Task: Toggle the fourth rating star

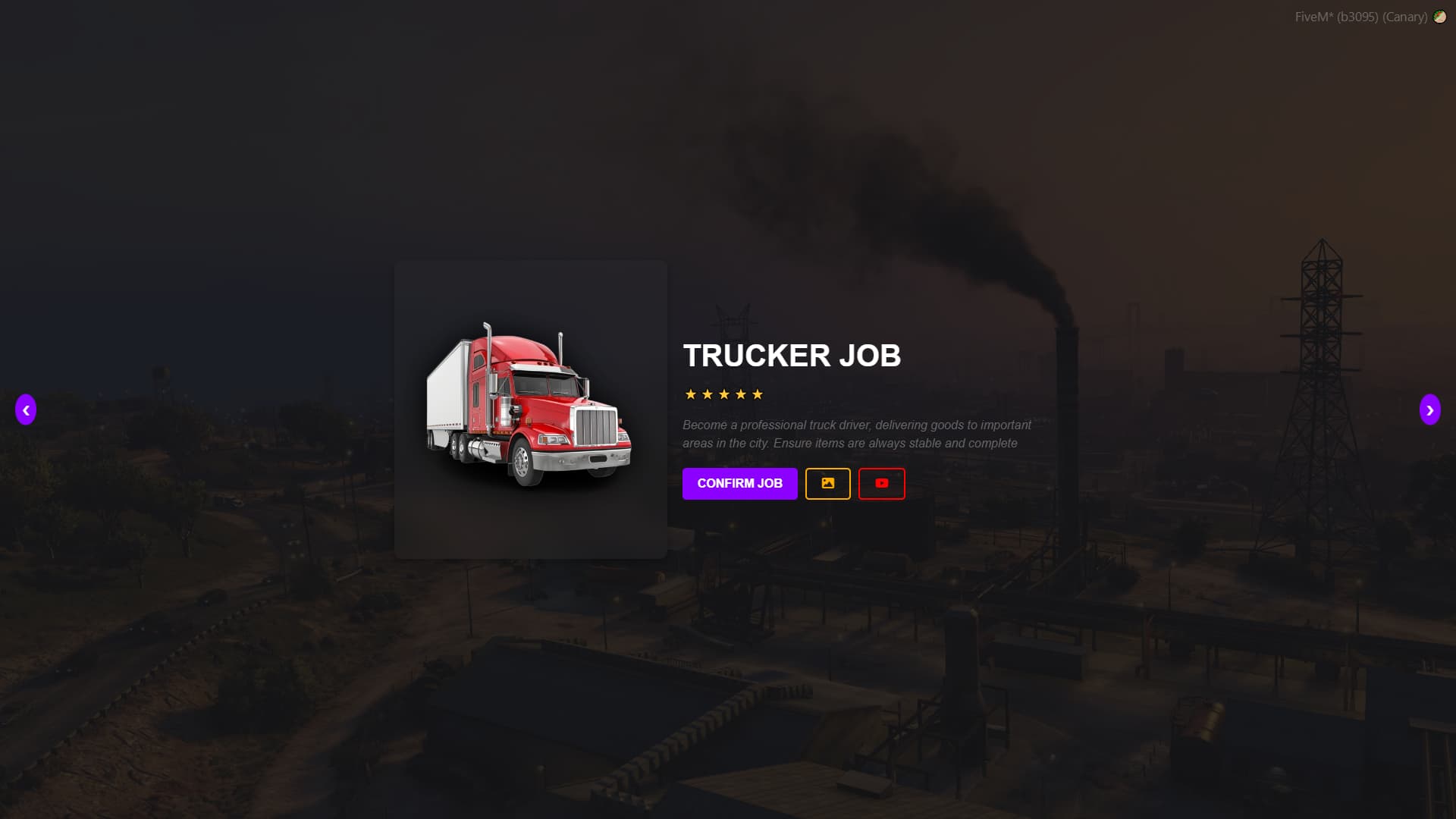Action: coord(741,394)
